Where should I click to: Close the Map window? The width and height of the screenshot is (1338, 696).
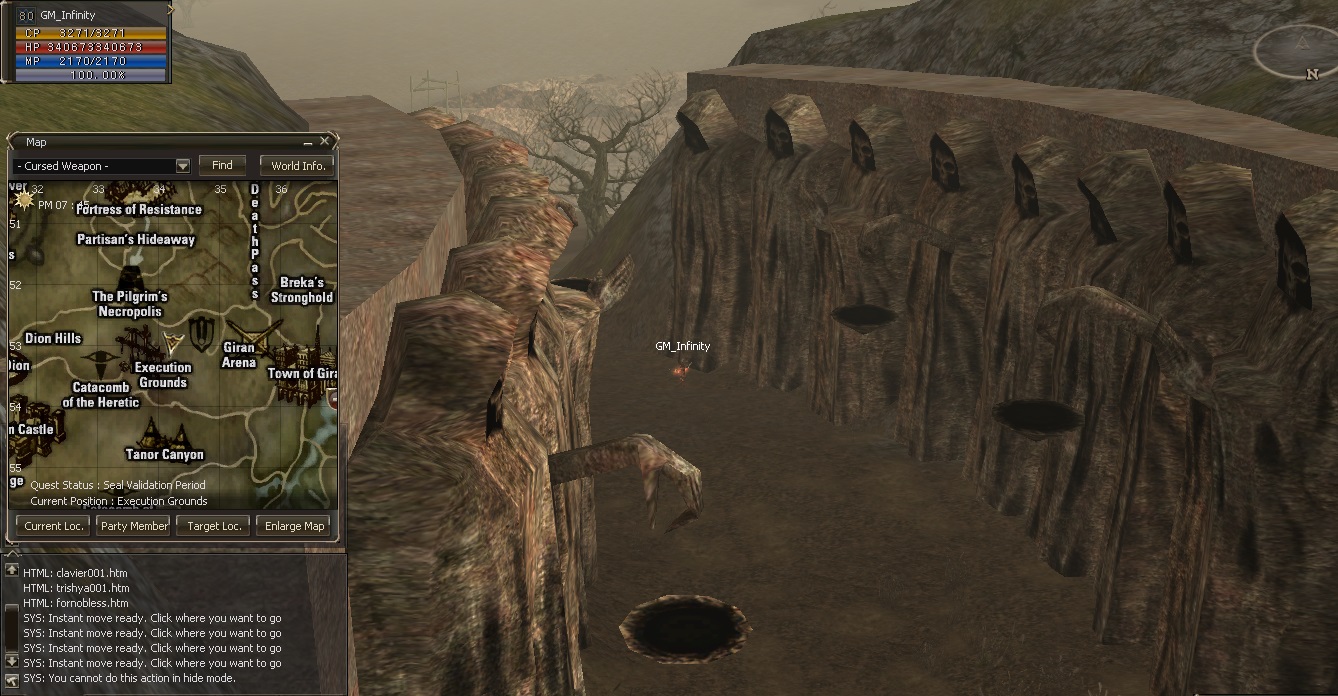coord(325,142)
